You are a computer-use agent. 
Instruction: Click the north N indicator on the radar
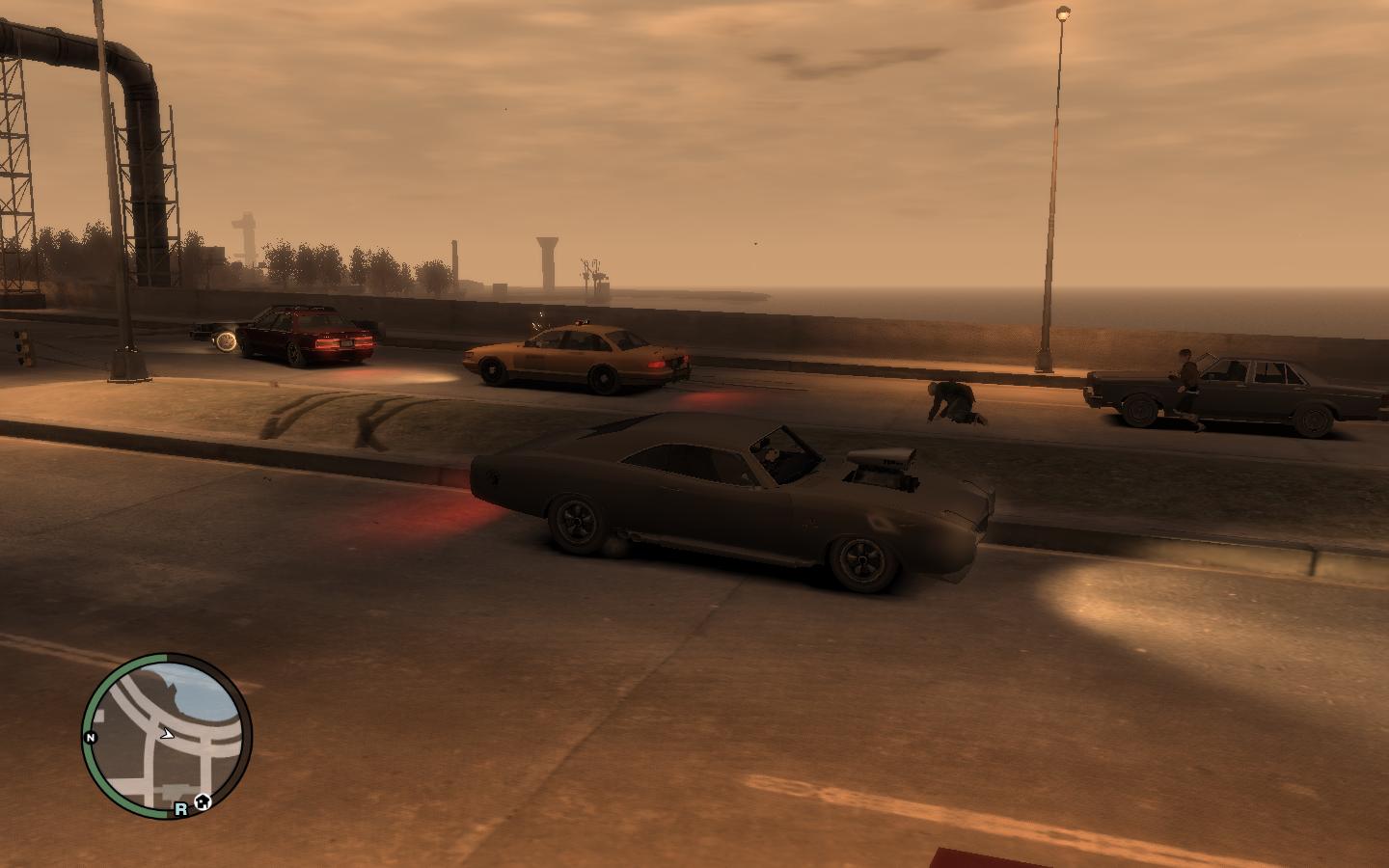(x=91, y=738)
